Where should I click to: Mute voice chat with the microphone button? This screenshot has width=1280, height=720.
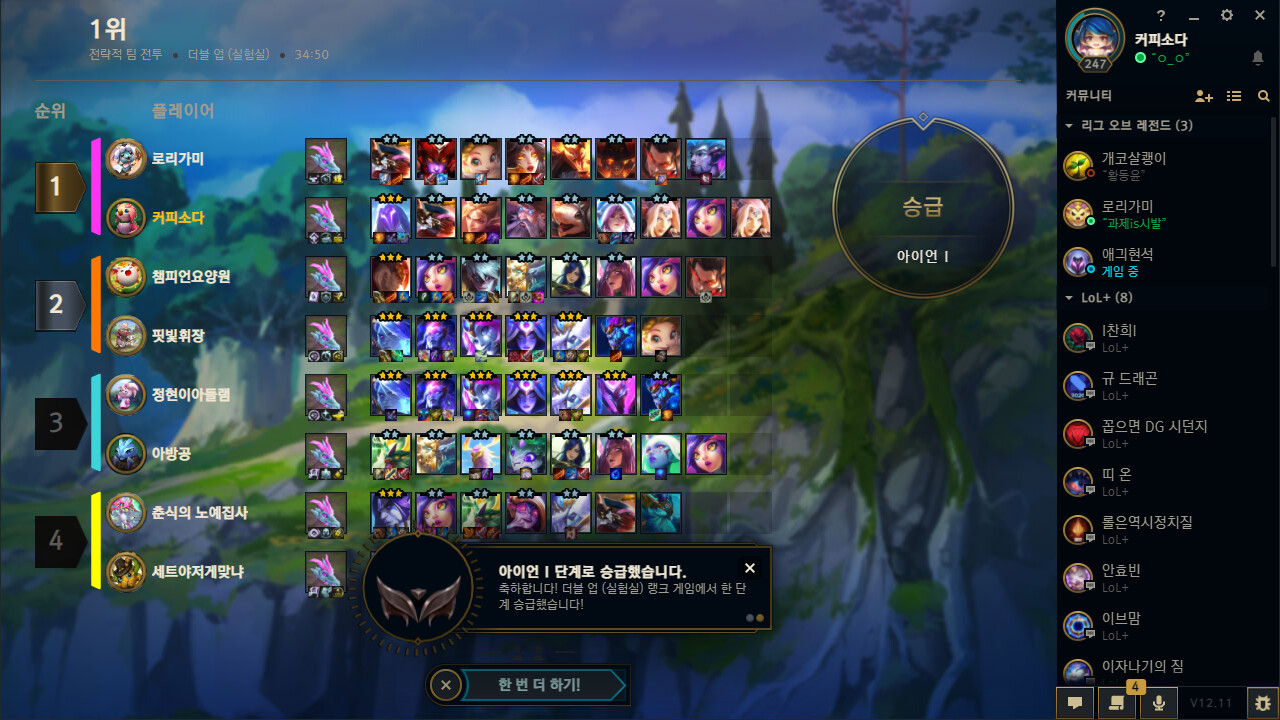[x=1159, y=703]
